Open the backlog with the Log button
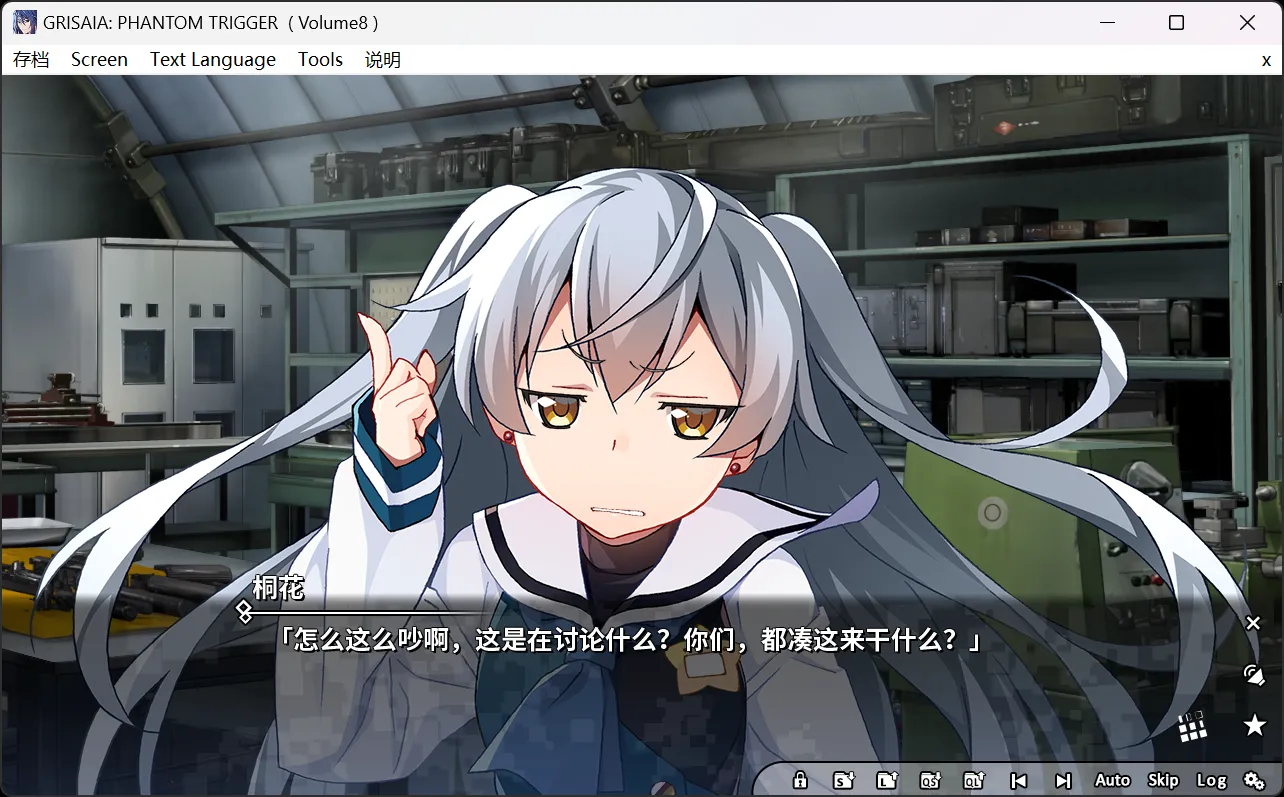The height and width of the screenshot is (797, 1284). click(1214, 780)
